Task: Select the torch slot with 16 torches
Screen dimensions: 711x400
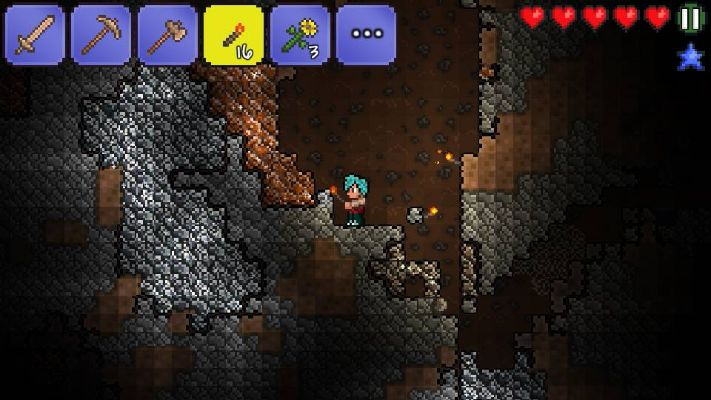Action: coord(233,35)
